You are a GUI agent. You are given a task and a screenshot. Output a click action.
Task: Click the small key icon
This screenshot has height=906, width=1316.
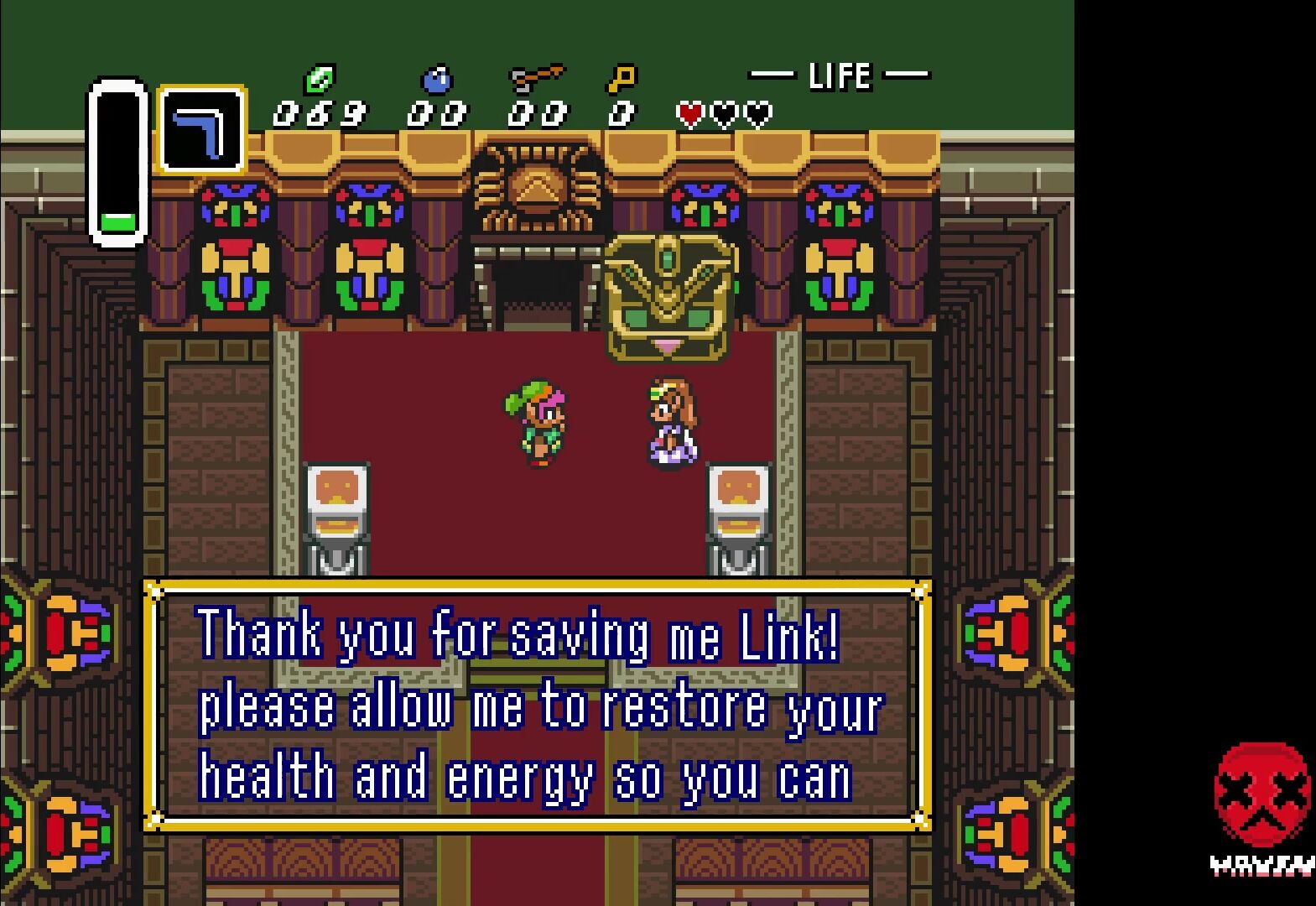point(622,80)
